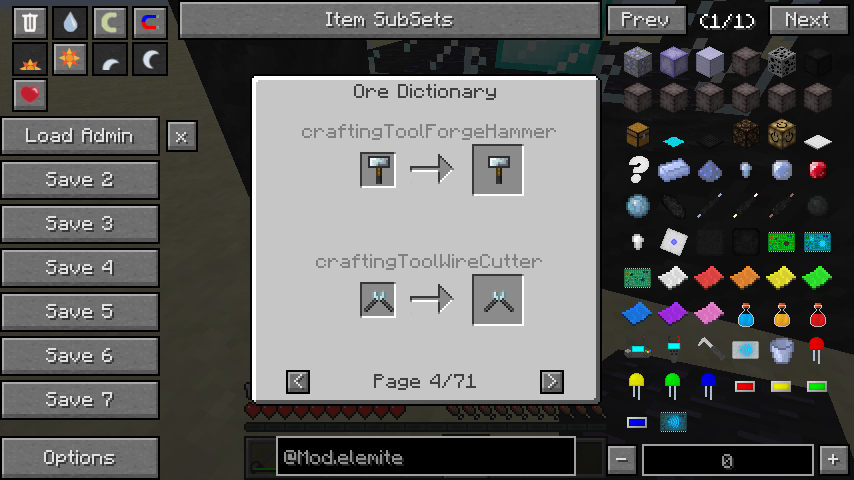Screen dimensions: 854x480
Task: Go to the Next item page
Action: [x=807, y=20]
